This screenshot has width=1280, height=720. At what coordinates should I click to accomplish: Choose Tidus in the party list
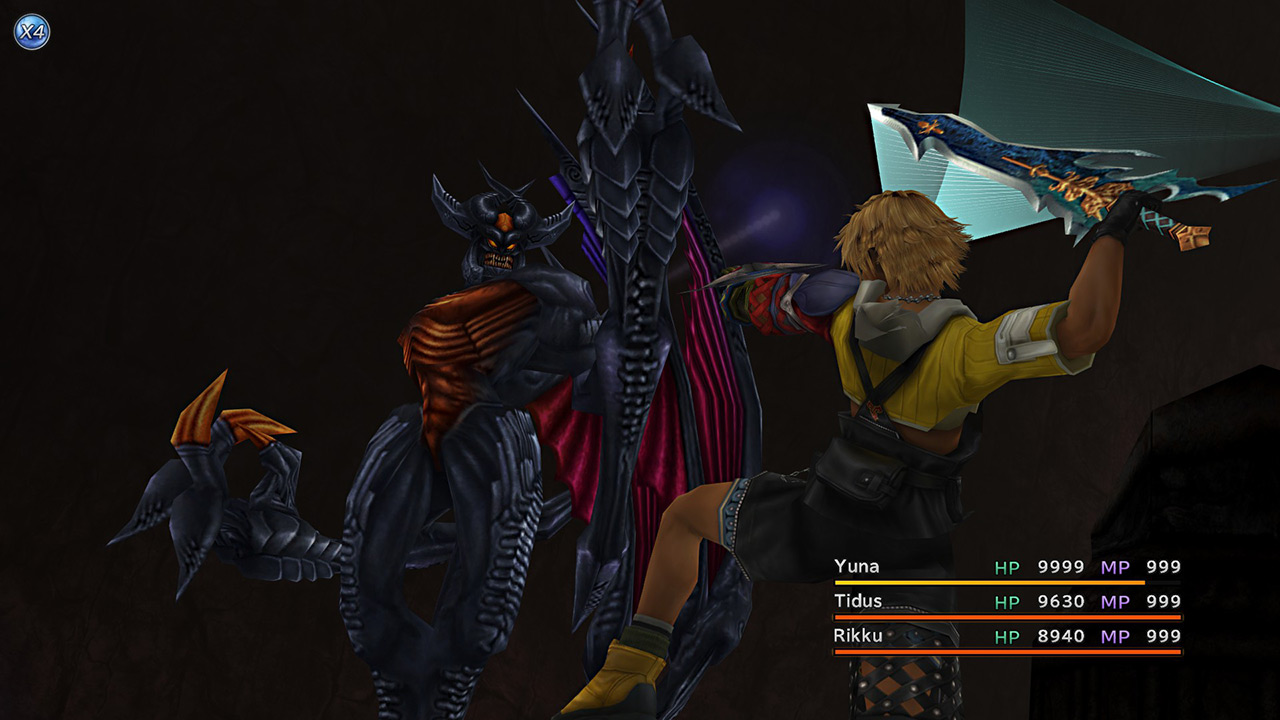857,601
